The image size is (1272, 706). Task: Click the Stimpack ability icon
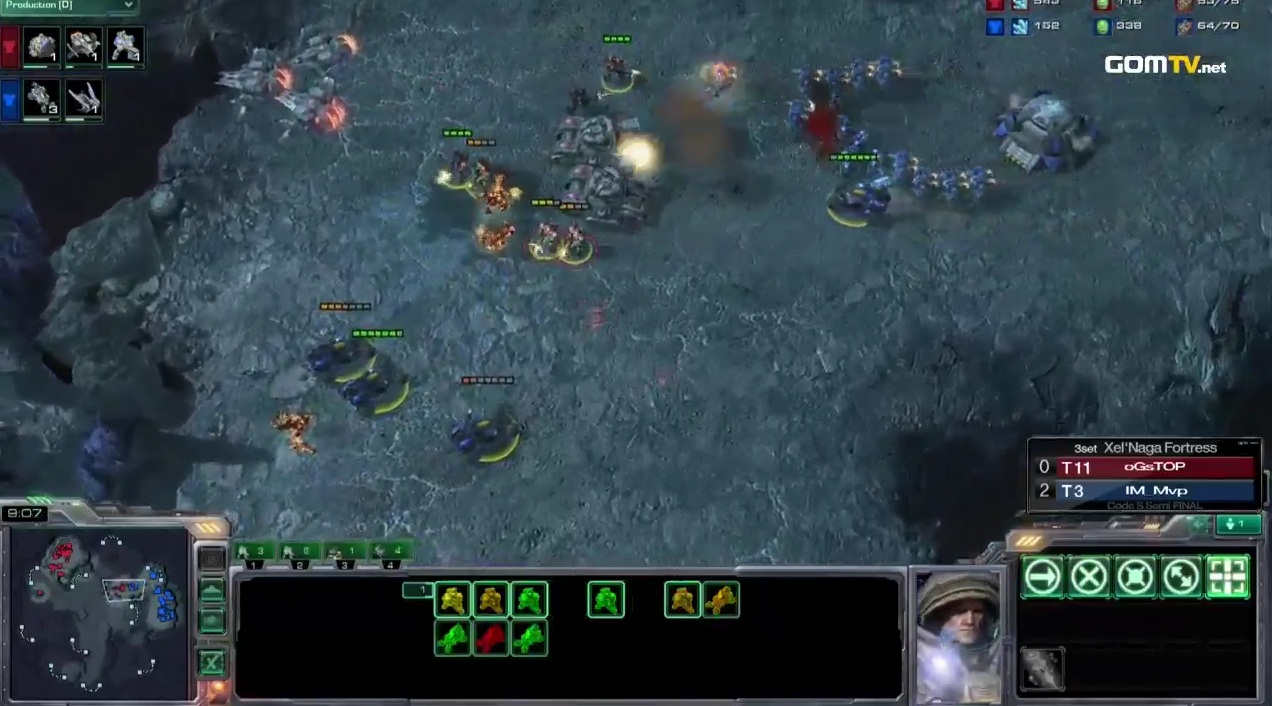click(1042, 669)
